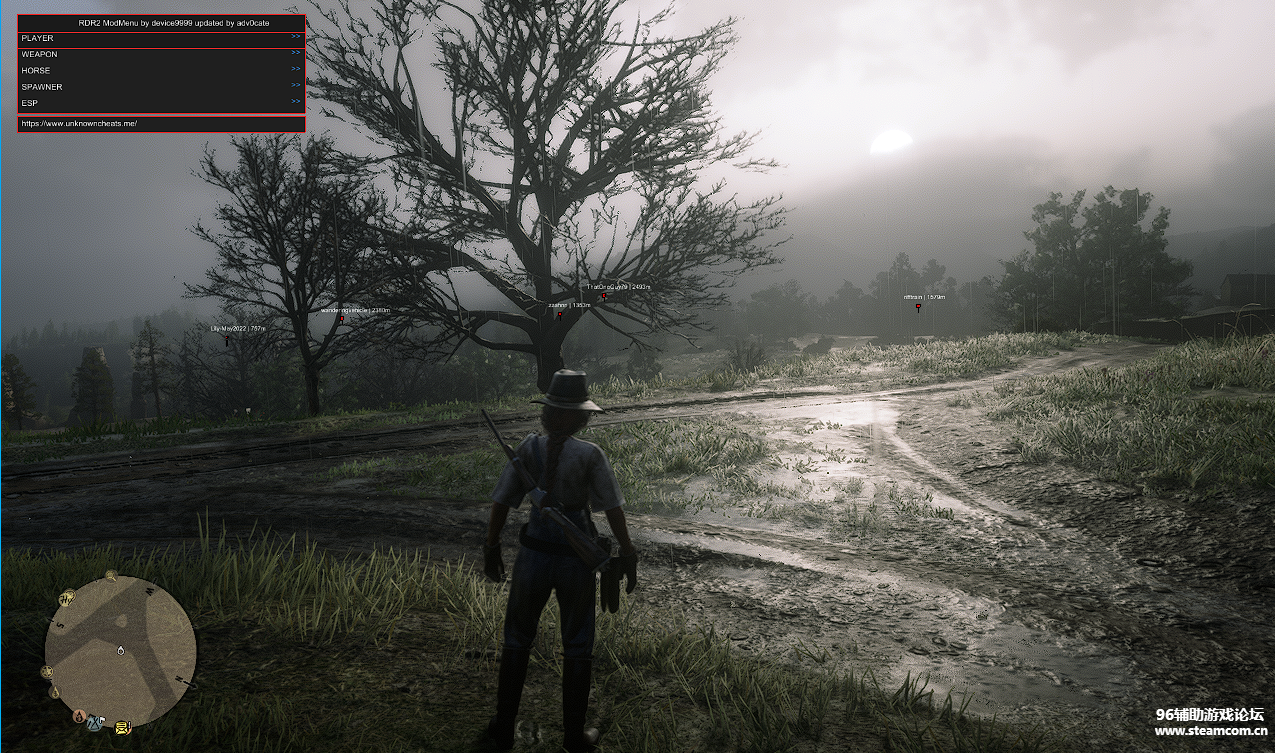Select the yellow mail icon on minimap
The image size is (1275, 753).
pos(122,726)
